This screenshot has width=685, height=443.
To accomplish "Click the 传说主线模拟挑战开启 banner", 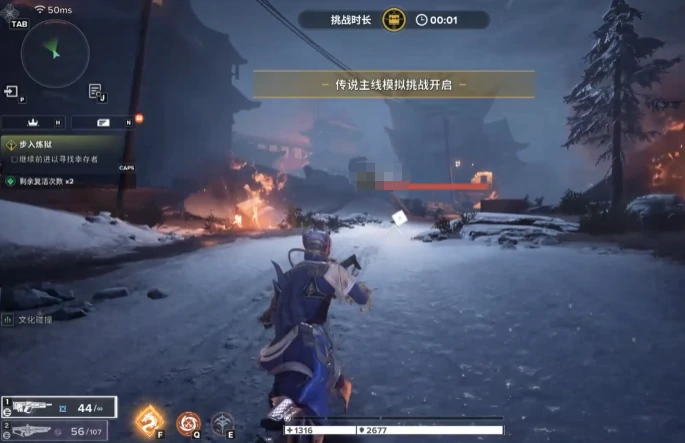I will pyautogui.click(x=393, y=85).
